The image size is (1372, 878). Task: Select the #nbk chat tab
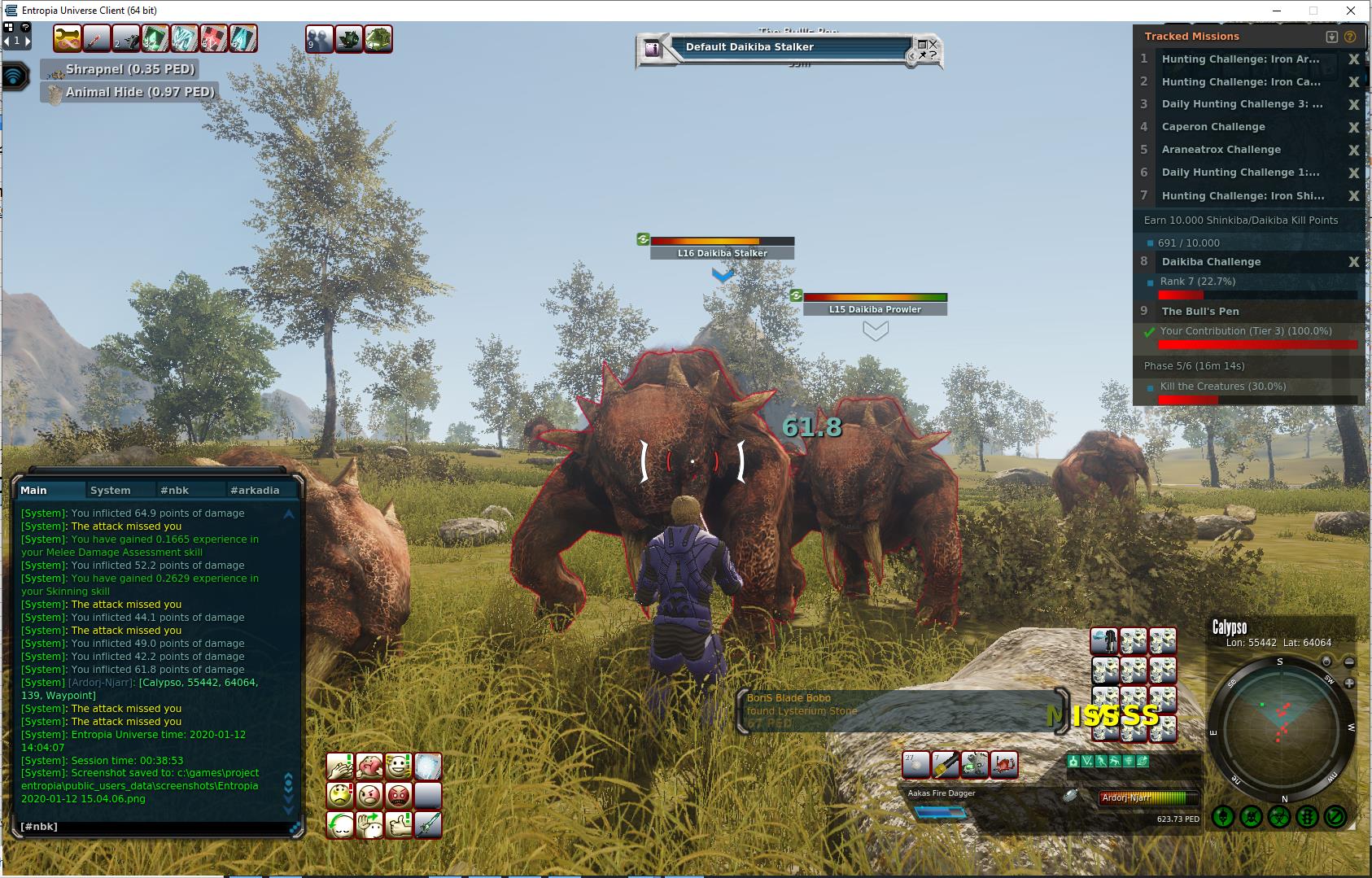(x=175, y=490)
